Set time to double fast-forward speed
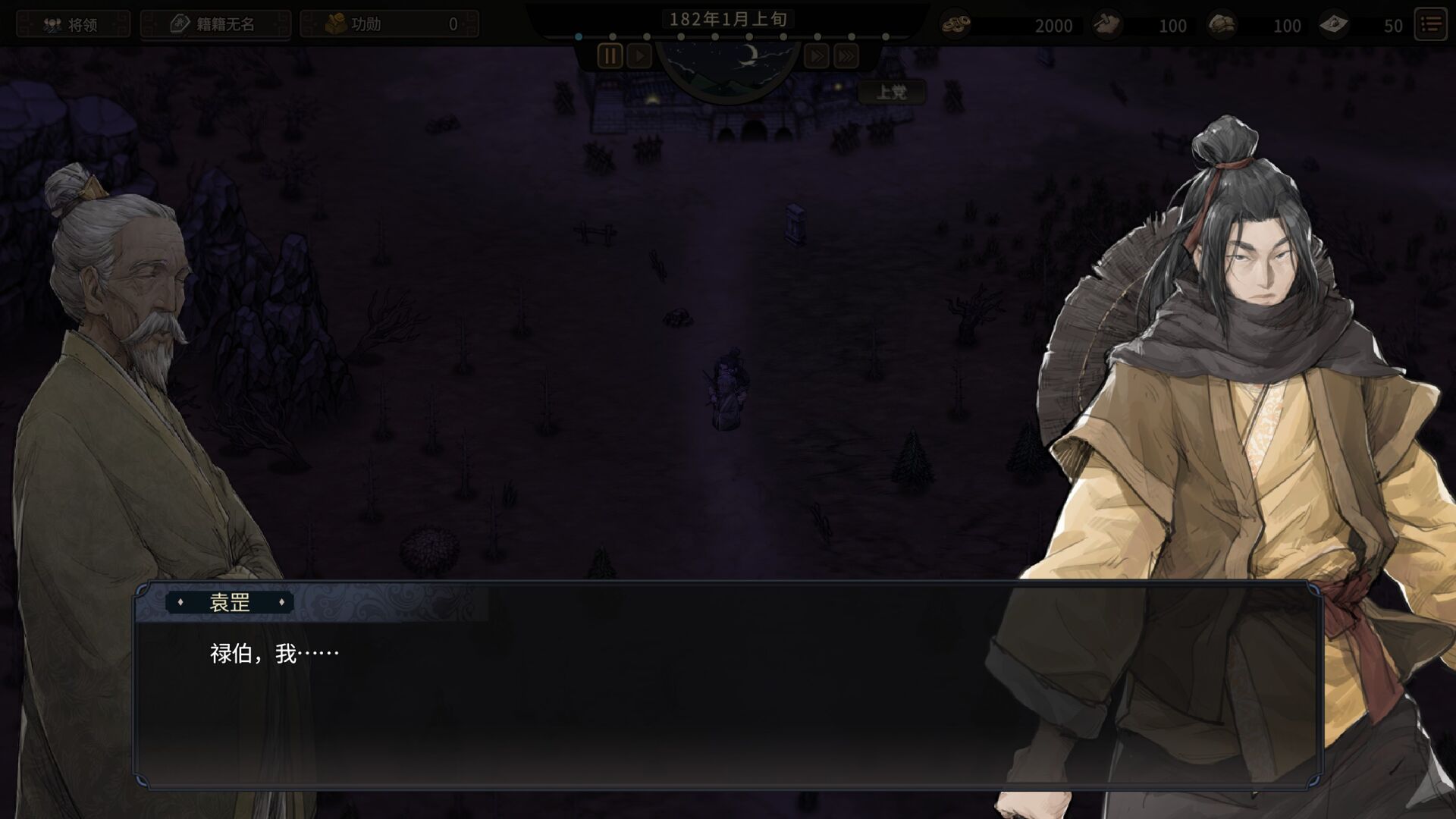The image size is (1456, 819). (817, 56)
